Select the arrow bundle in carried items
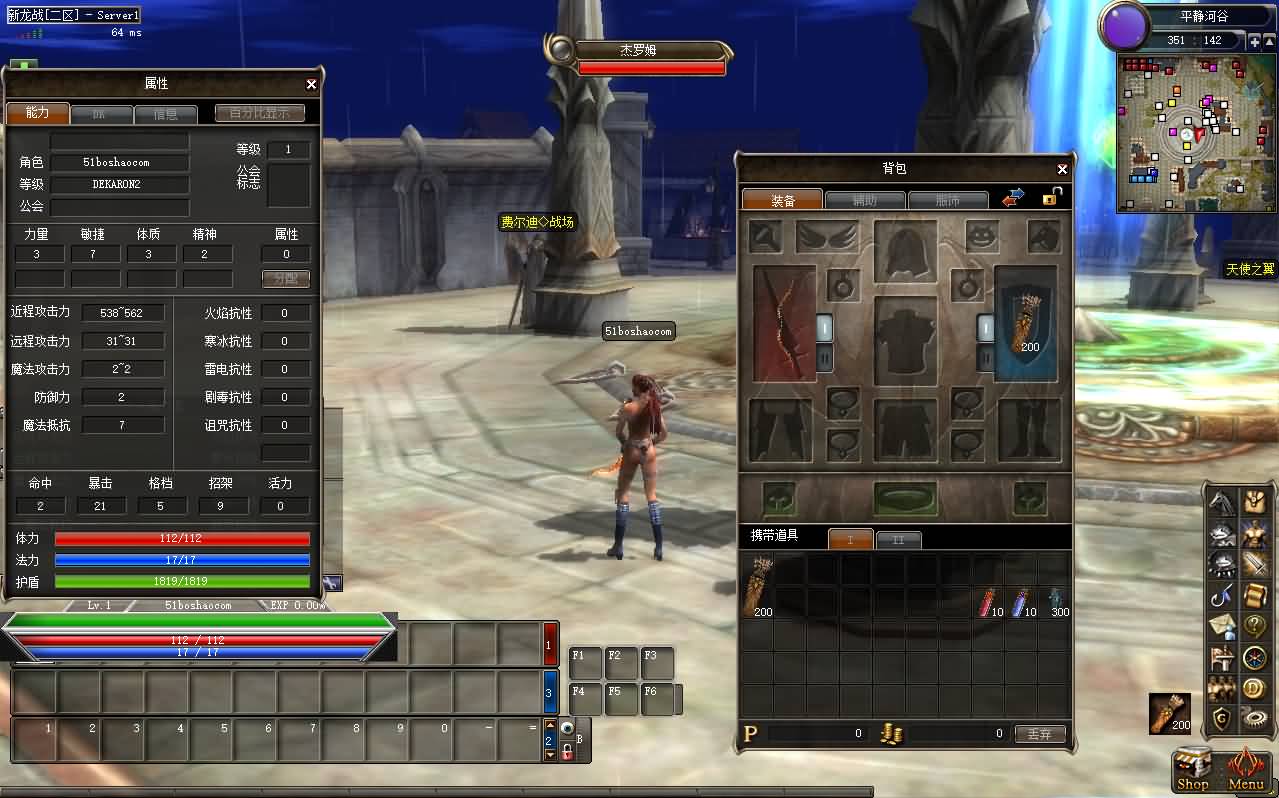This screenshot has height=798, width=1279. point(761,587)
